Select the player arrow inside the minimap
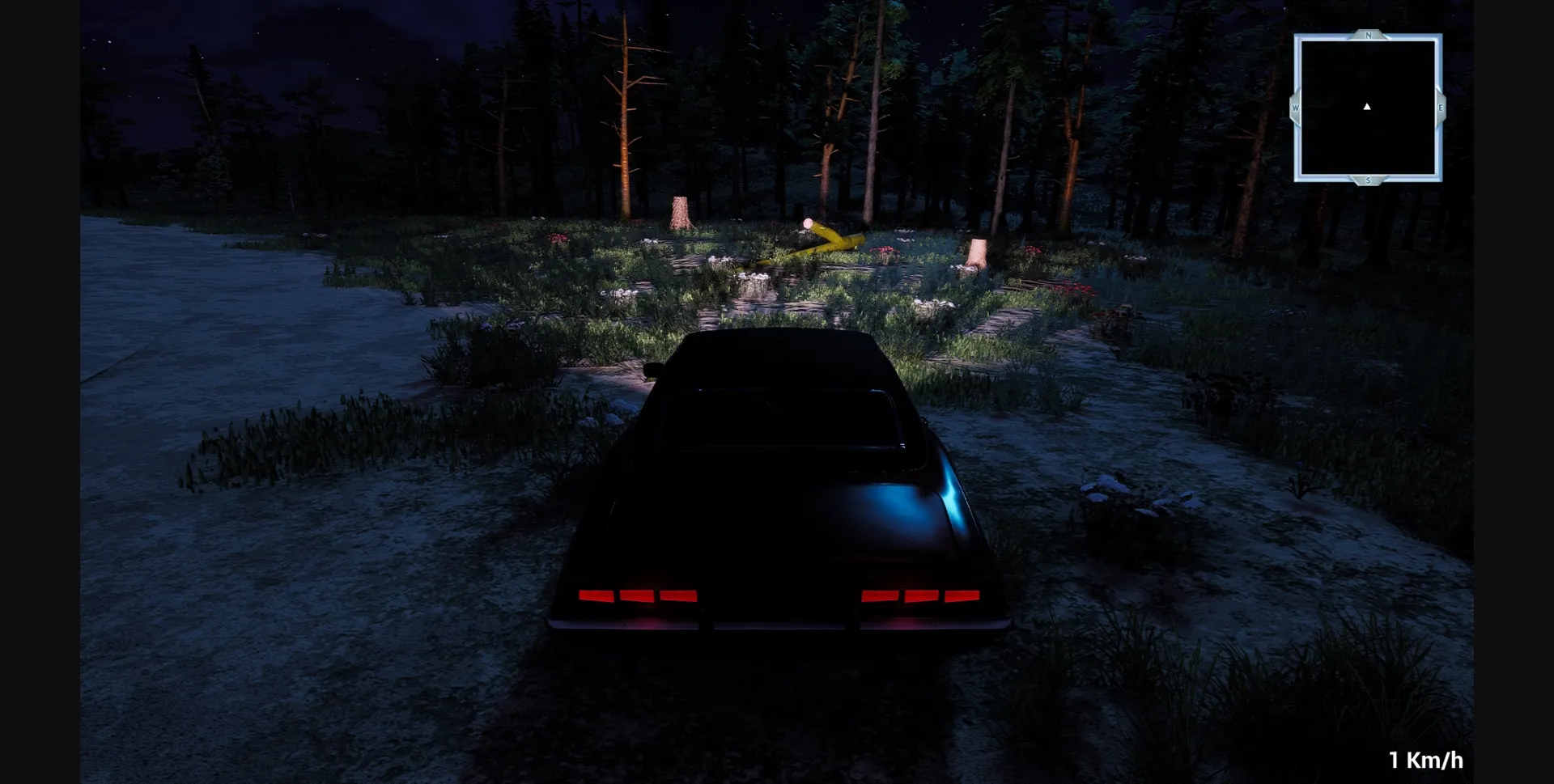Image resolution: width=1554 pixels, height=784 pixels. pos(1367,106)
